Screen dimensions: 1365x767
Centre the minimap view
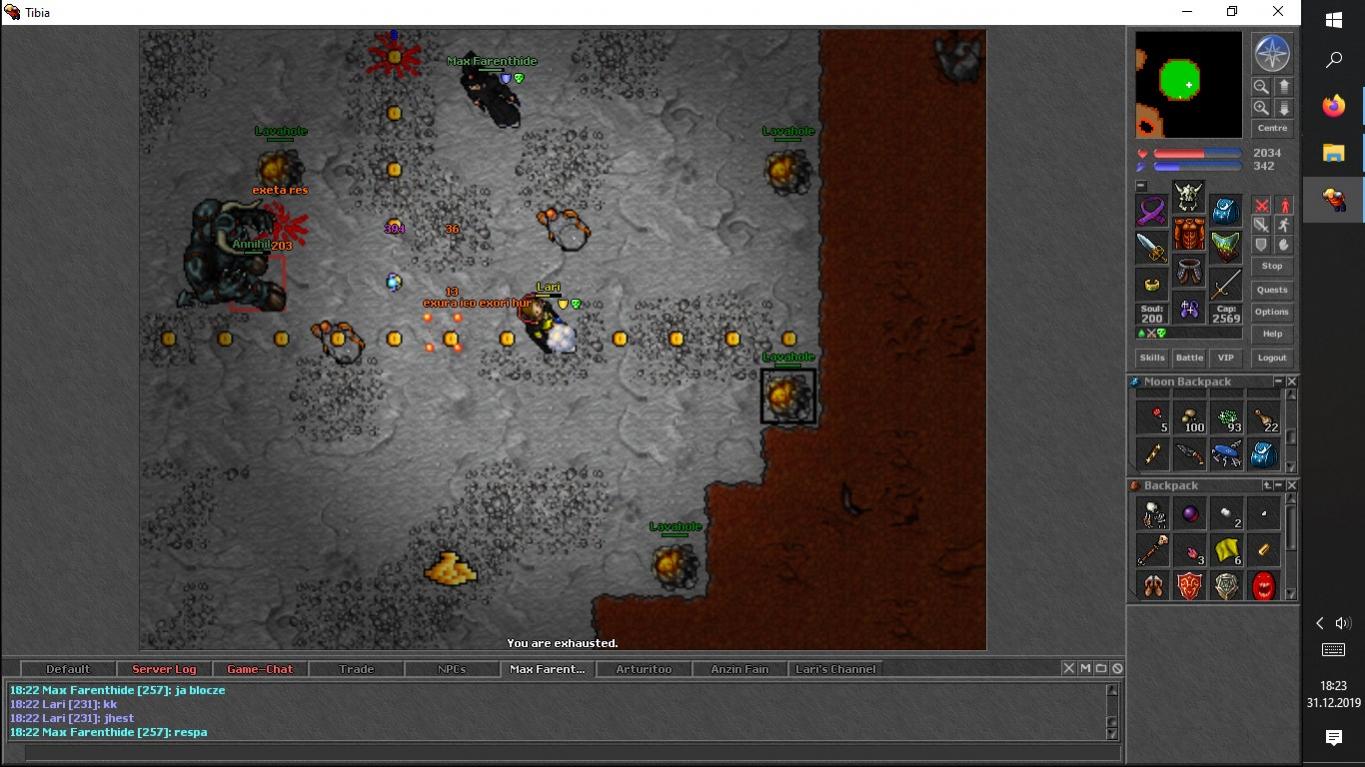(x=1272, y=128)
